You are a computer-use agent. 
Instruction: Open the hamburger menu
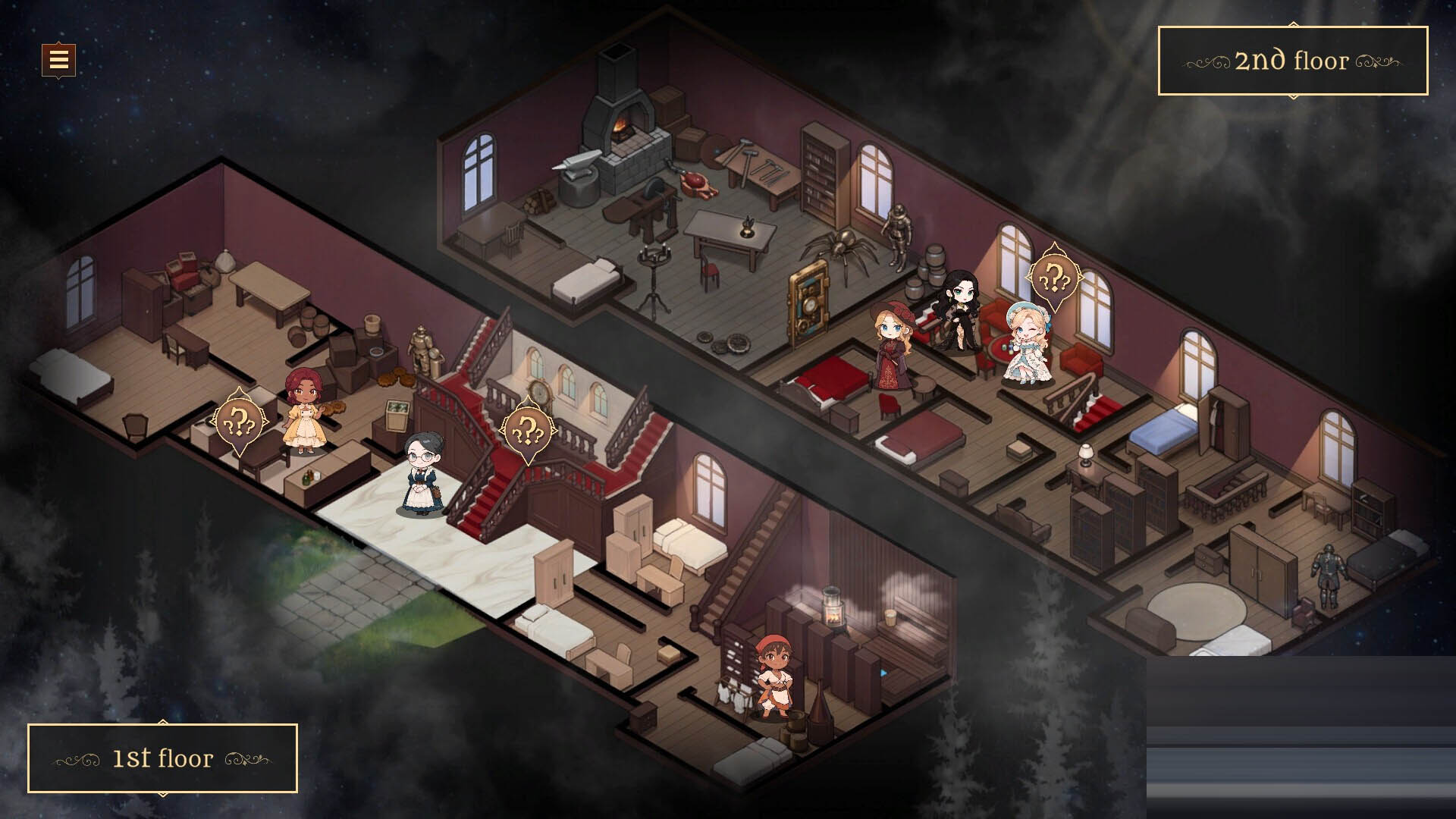coord(58,59)
